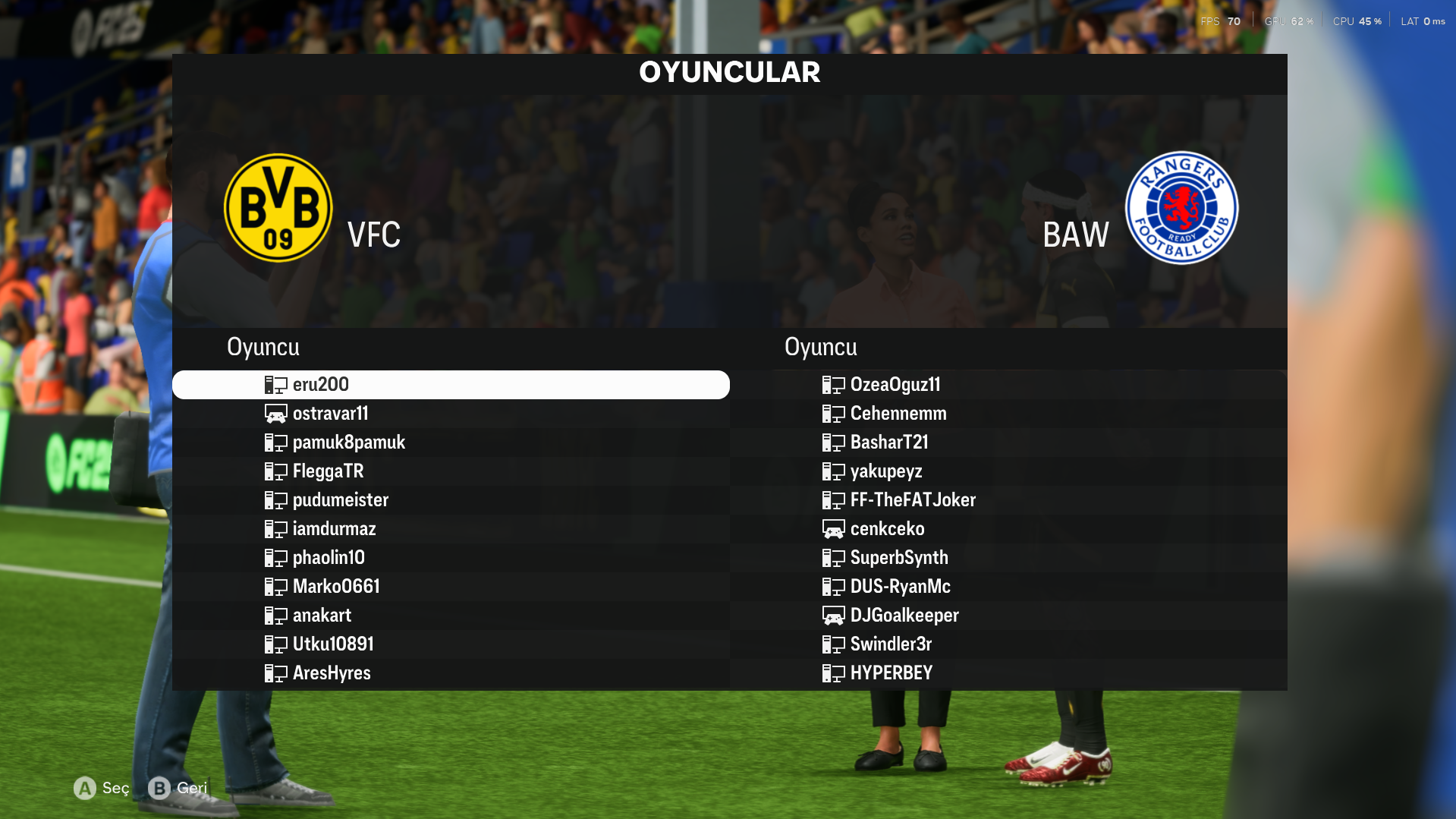Select the BasharT21 player row
Viewport: 1456px width, 819px height.
pos(888,443)
